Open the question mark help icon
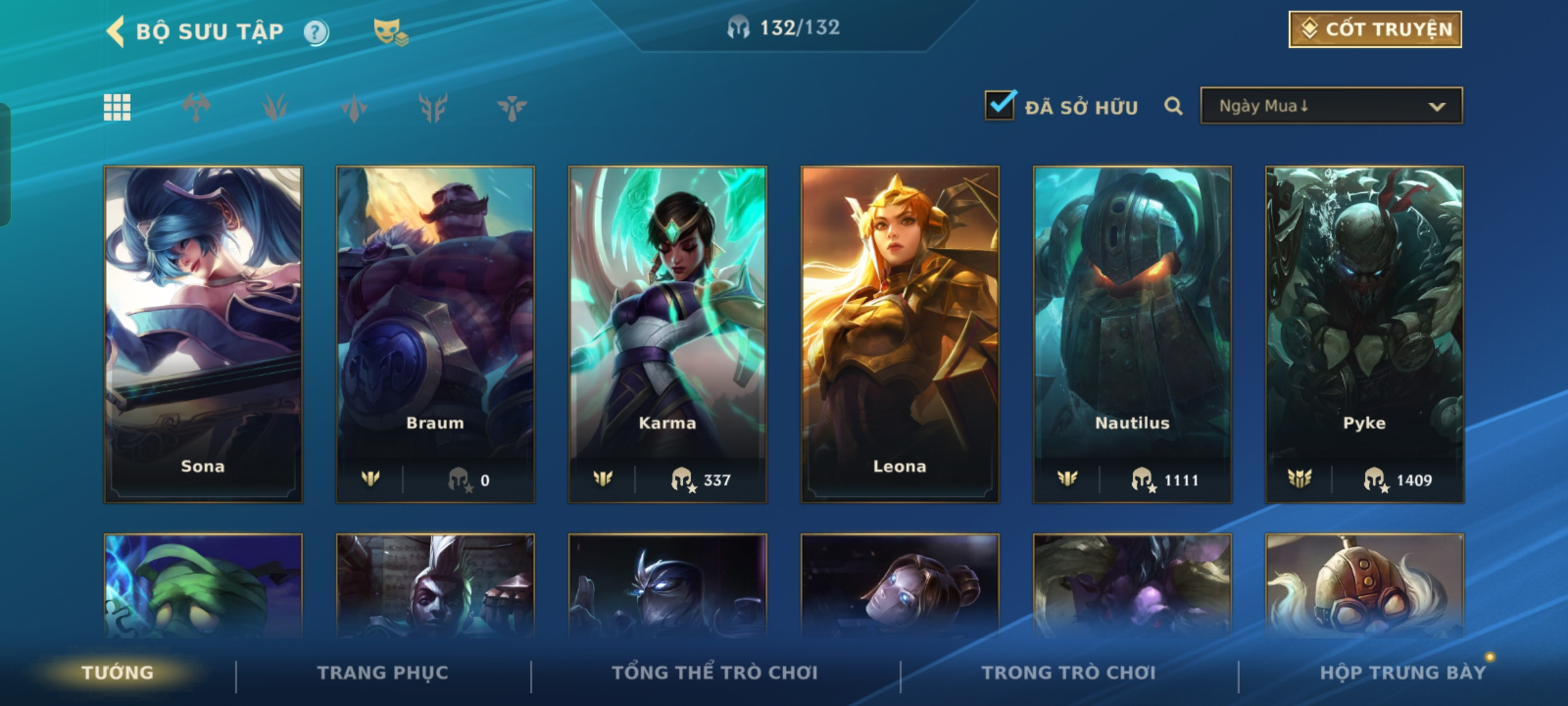This screenshot has width=1568, height=706. click(x=316, y=32)
